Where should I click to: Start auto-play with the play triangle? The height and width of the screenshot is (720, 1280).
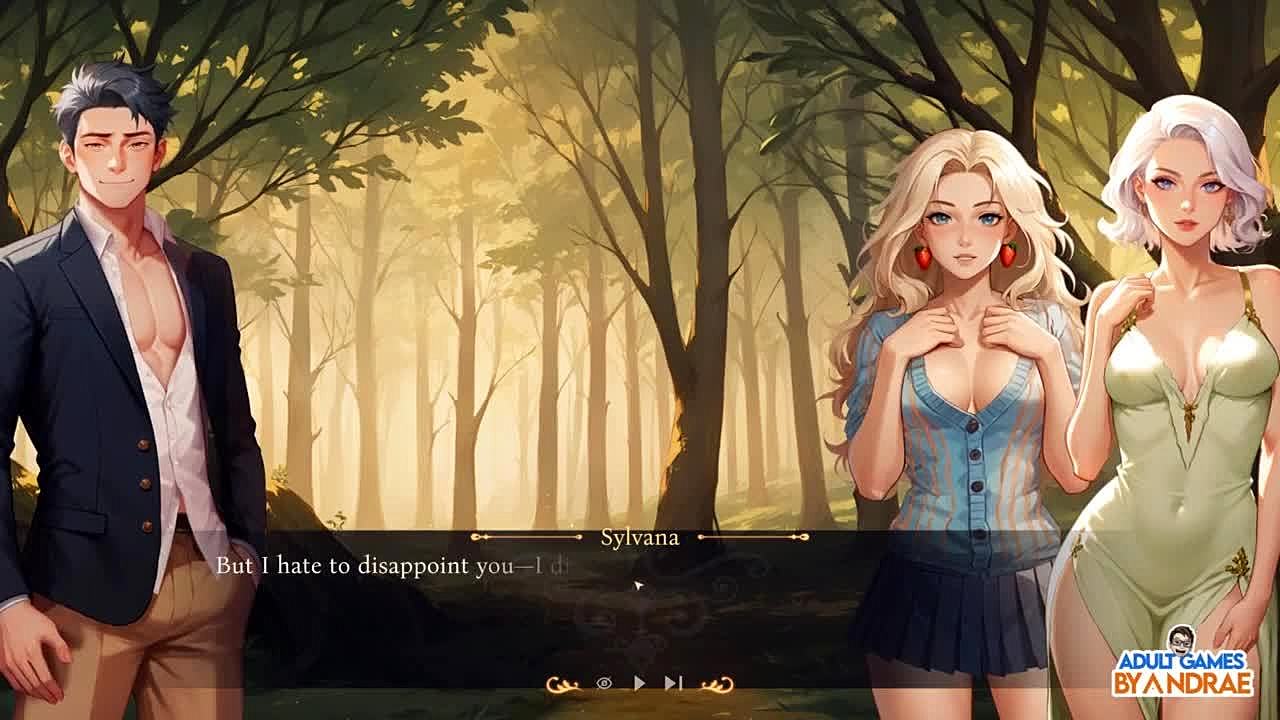click(x=640, y=683)
